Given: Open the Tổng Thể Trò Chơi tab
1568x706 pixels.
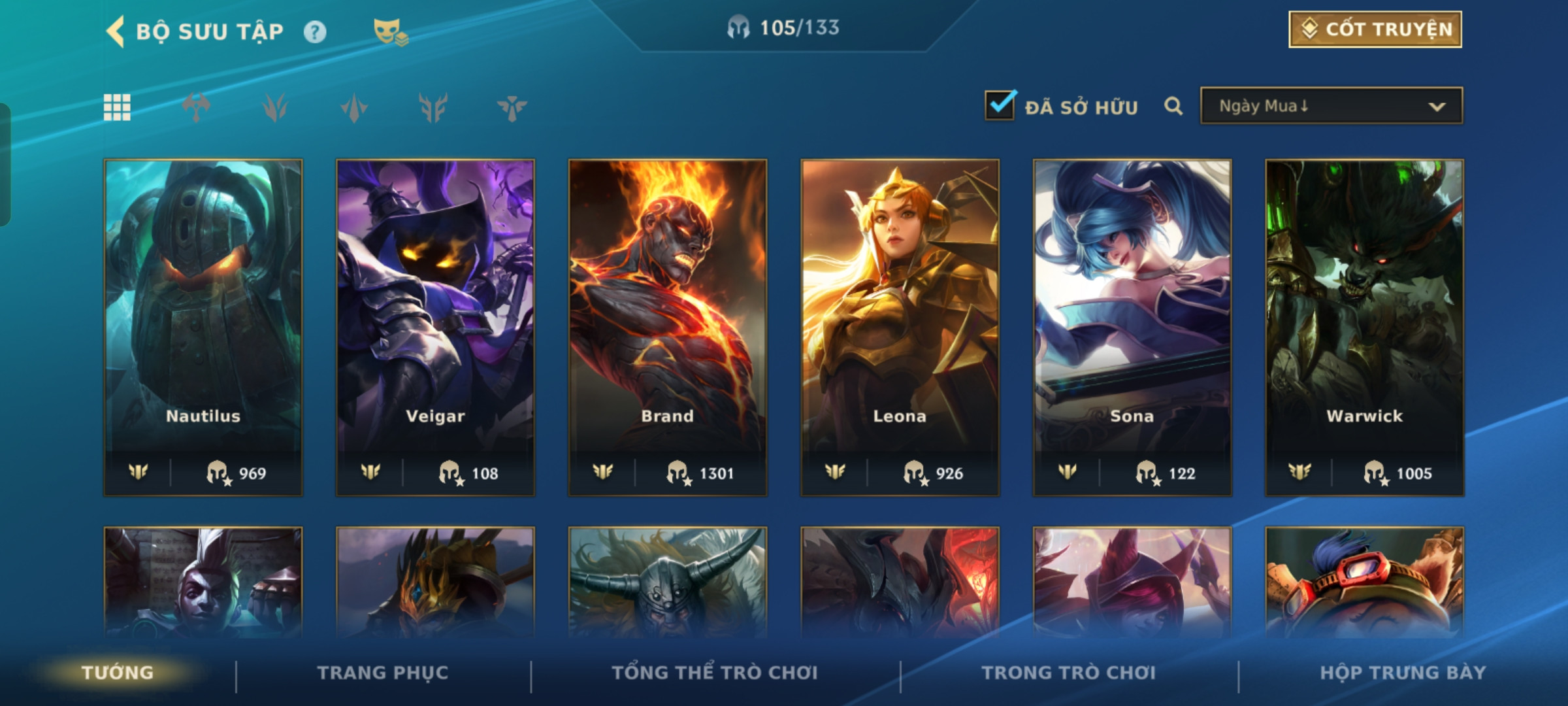Looking at the screenshot, I should (x=715, y=673).
